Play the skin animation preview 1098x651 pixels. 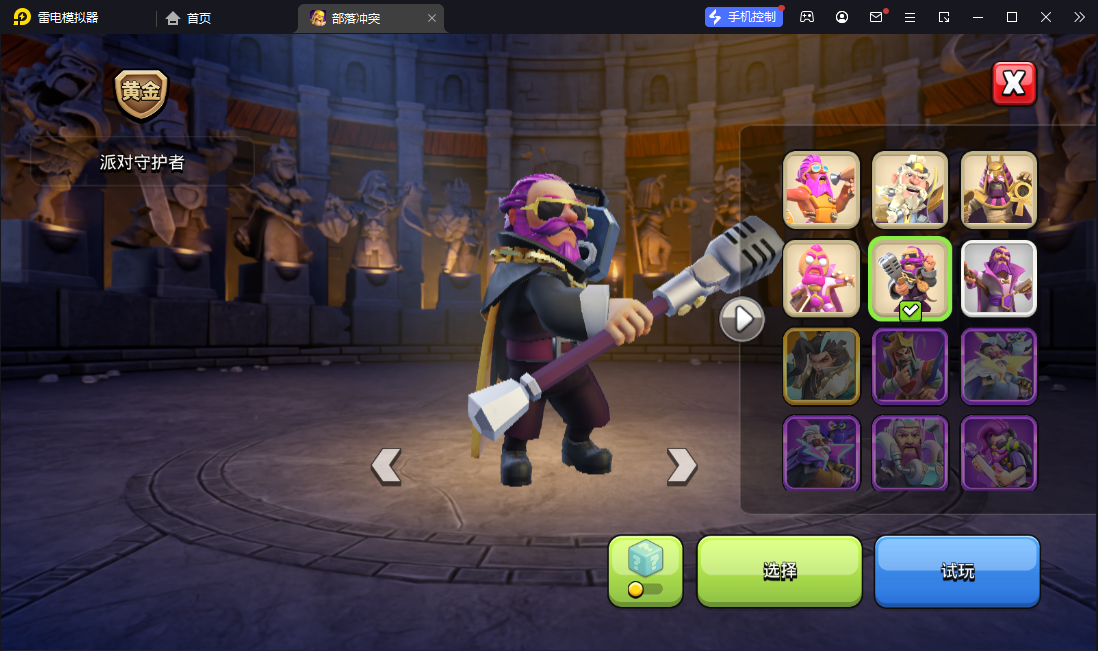[x=742, y=319]
